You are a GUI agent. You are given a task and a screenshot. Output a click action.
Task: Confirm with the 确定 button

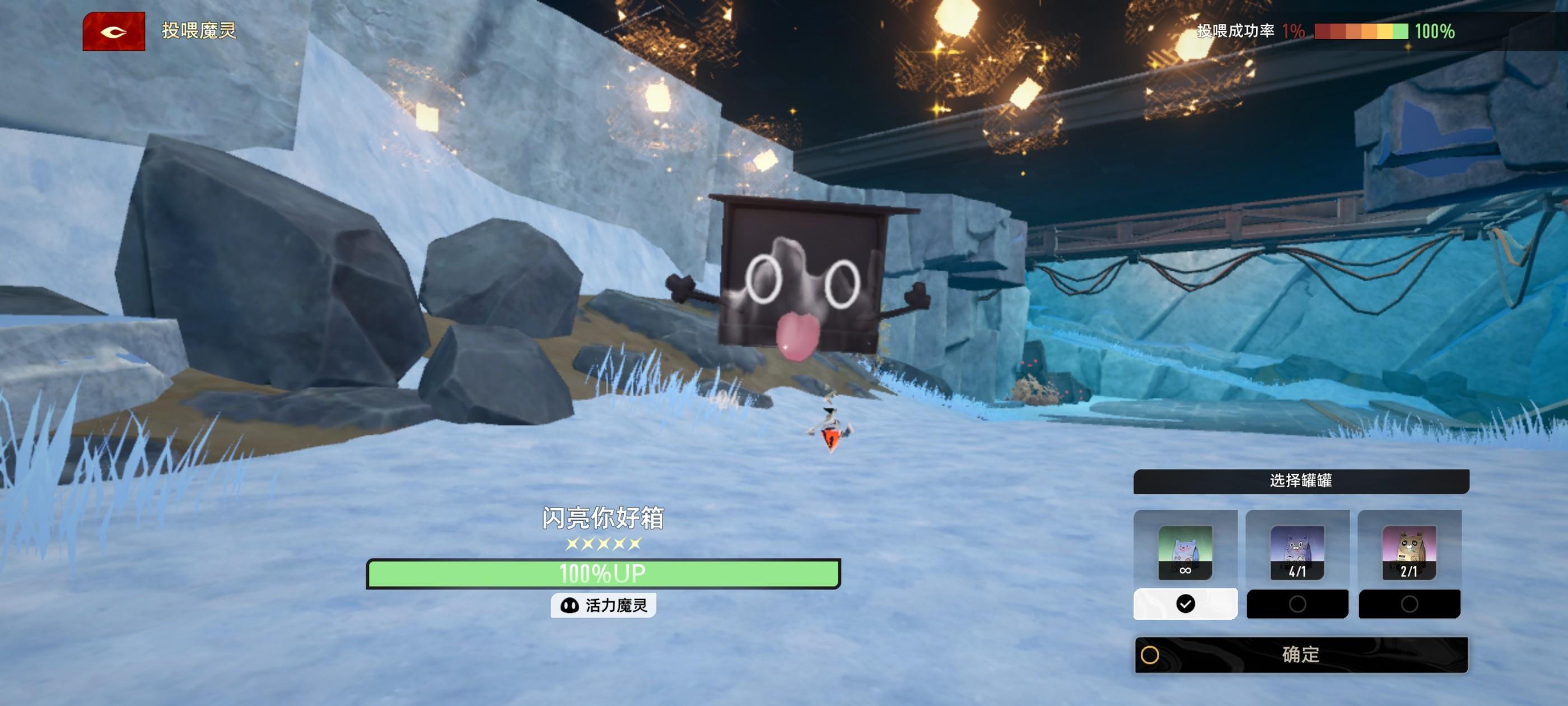pyautogui.click(x=1301, y=655)
